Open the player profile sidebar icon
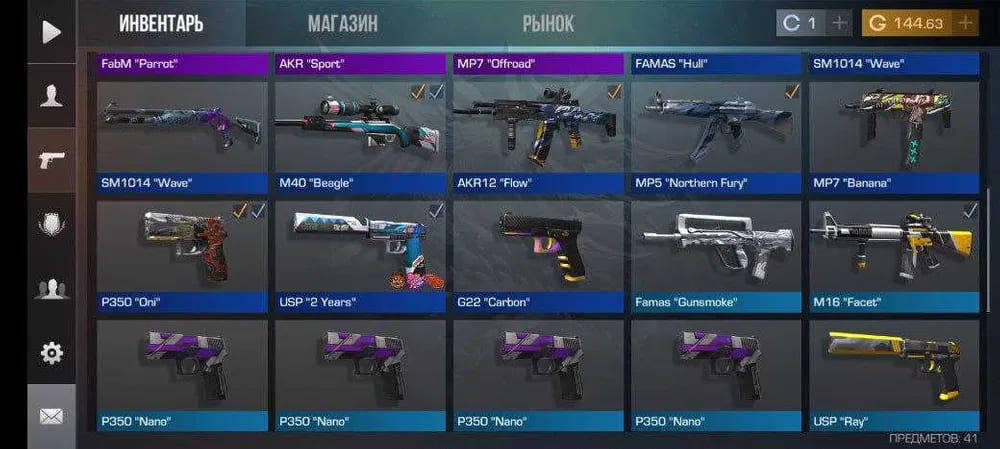Viewport: 1000px width, 449px height. pos(51,96)
